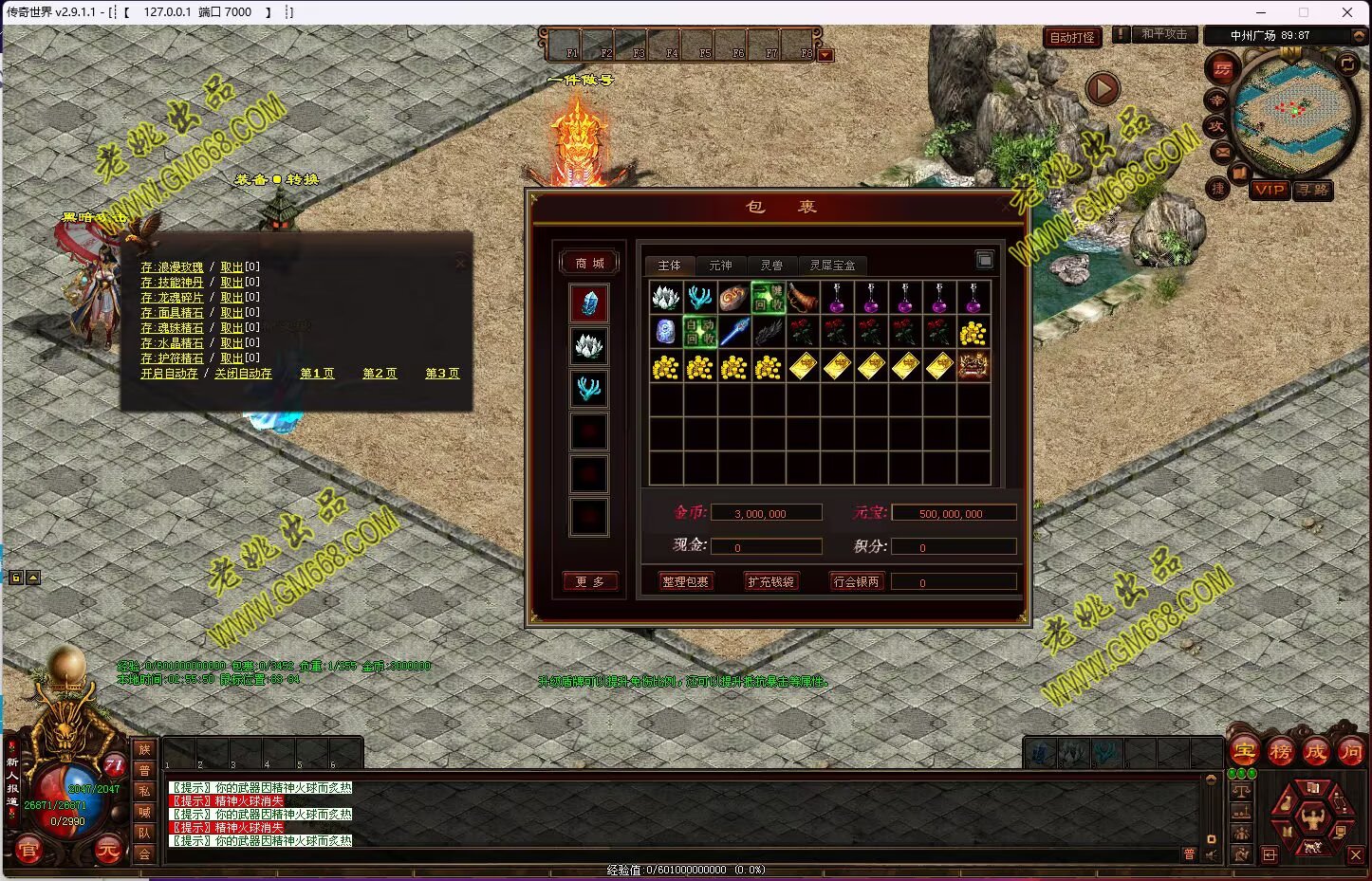Select the treasure chest item in bag
Image resolution: width=1372 pixels, height=881 pixels.
[973, 366]
